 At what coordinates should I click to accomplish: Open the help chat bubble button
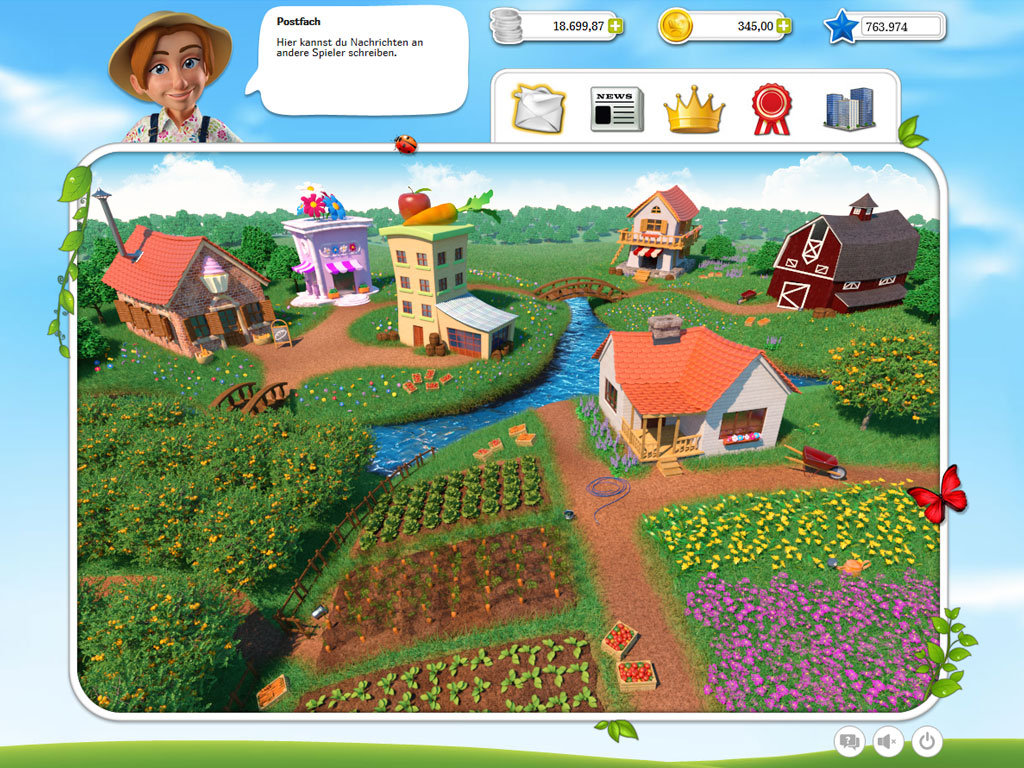(849, 741)
